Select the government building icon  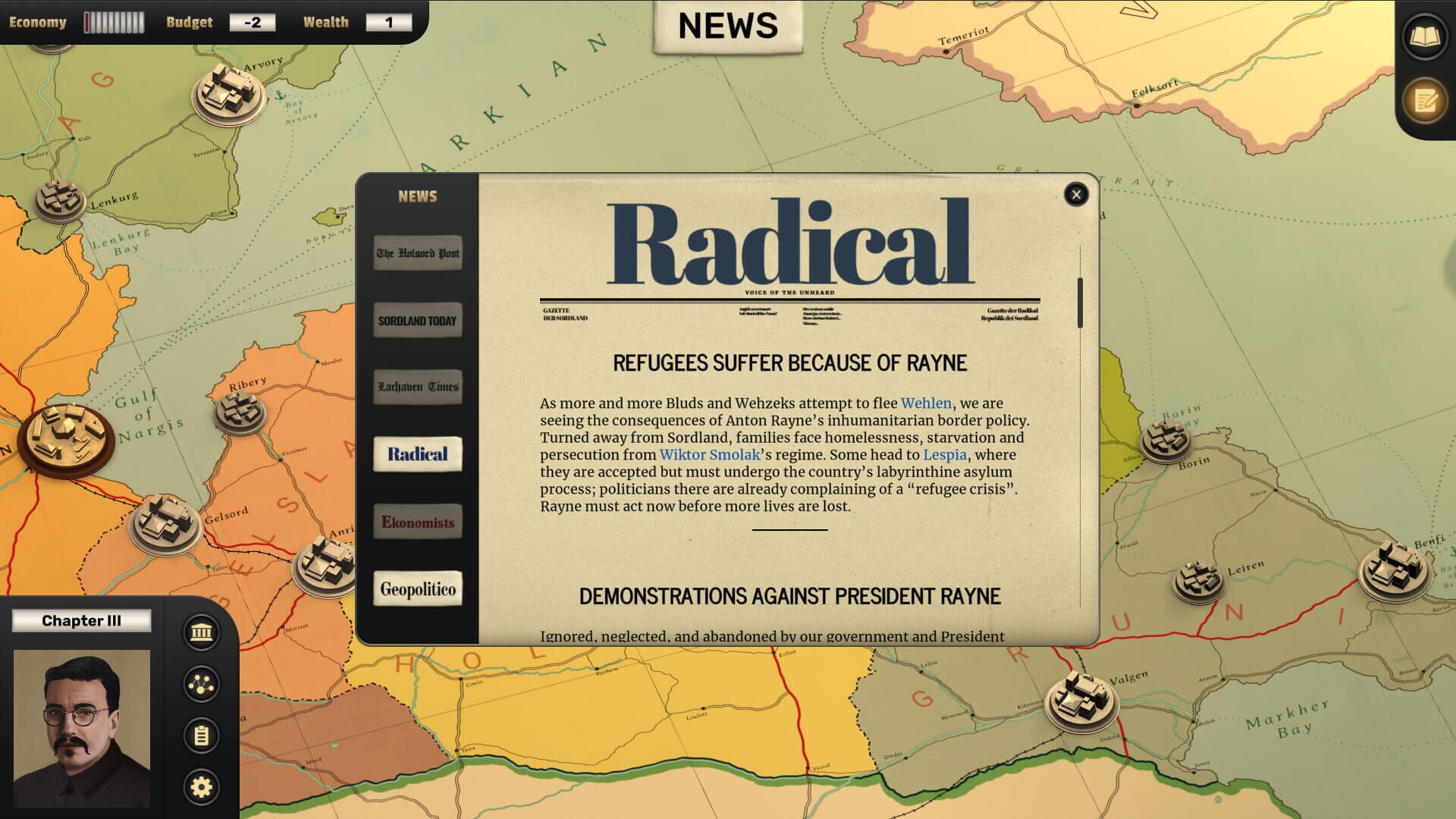point(200,632)
